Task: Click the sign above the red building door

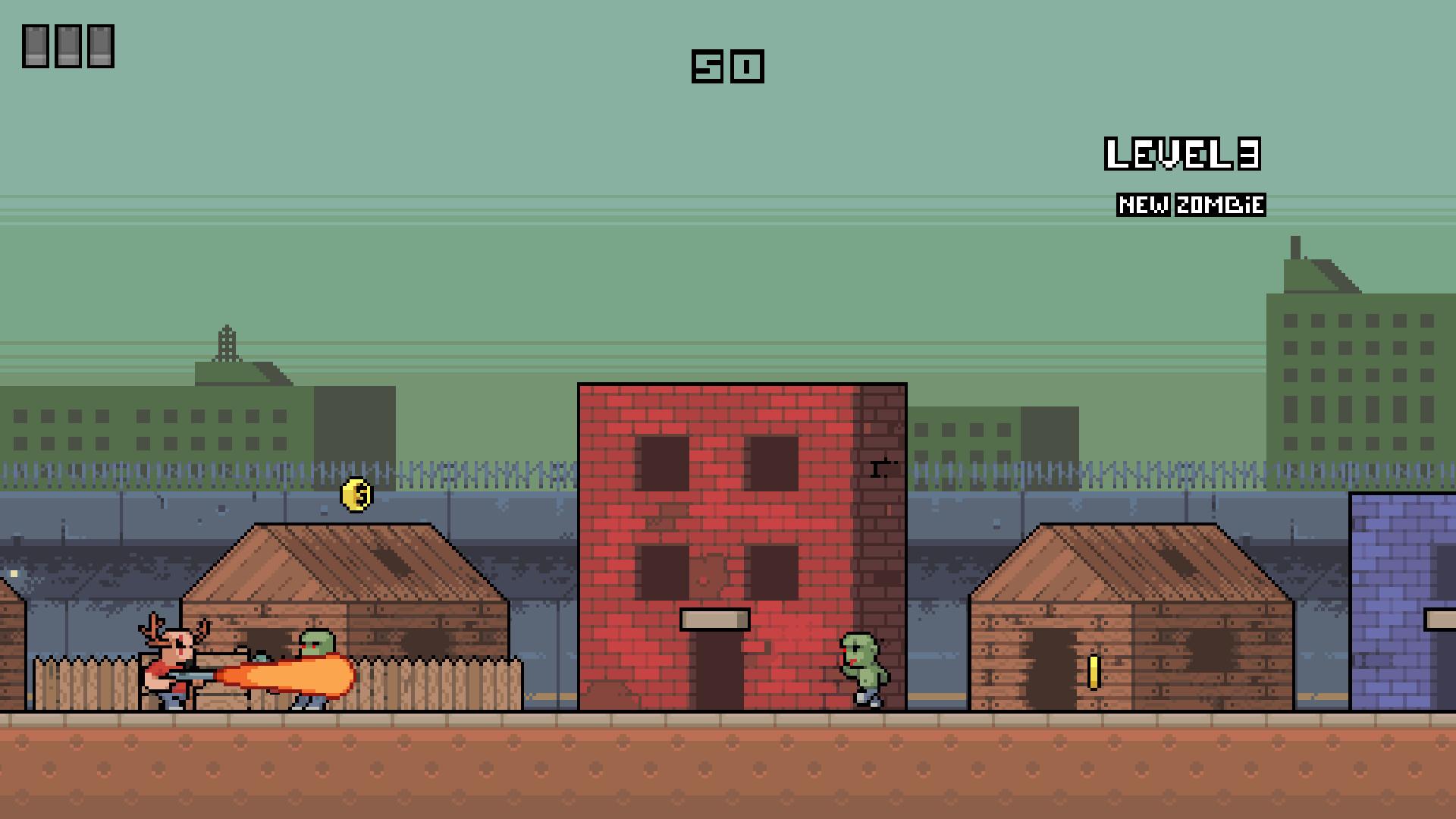Action: [x=714, y=620]
